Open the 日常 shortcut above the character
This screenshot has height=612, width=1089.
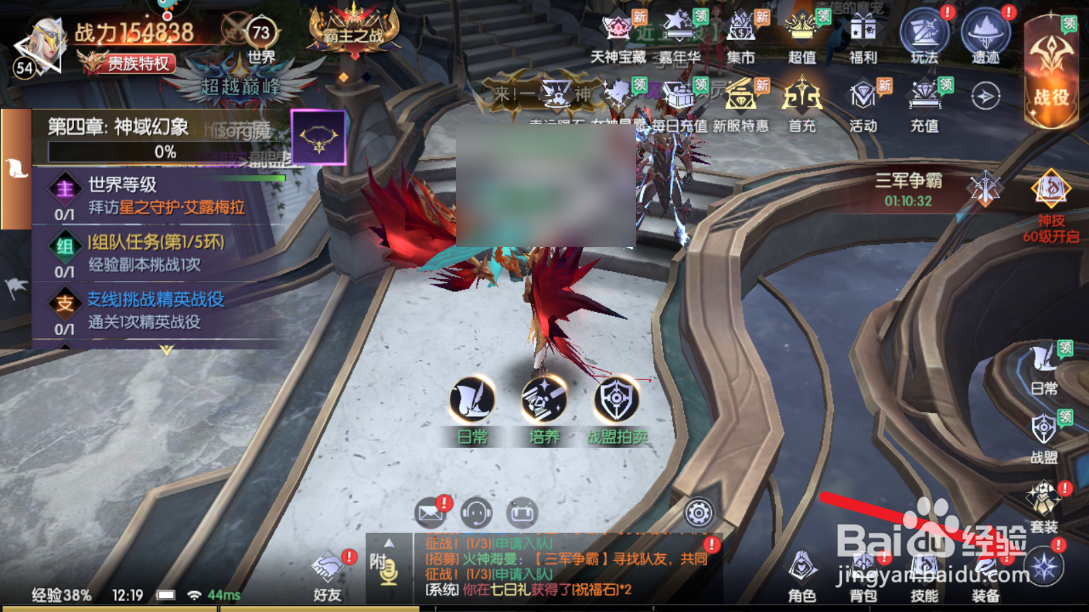tap(472, 409)
